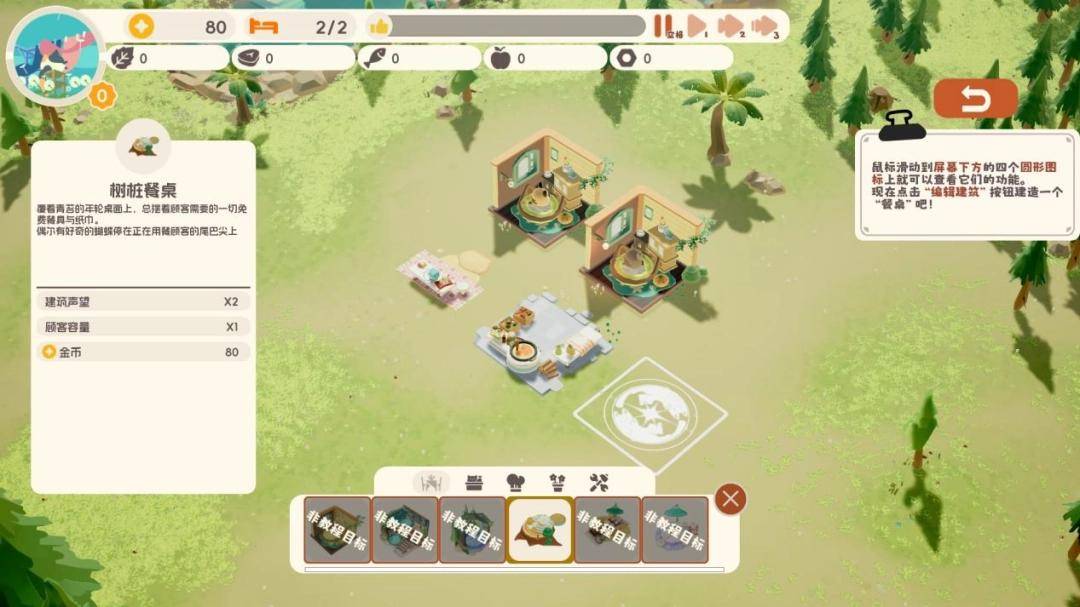Set game speed to 2x

731,26
